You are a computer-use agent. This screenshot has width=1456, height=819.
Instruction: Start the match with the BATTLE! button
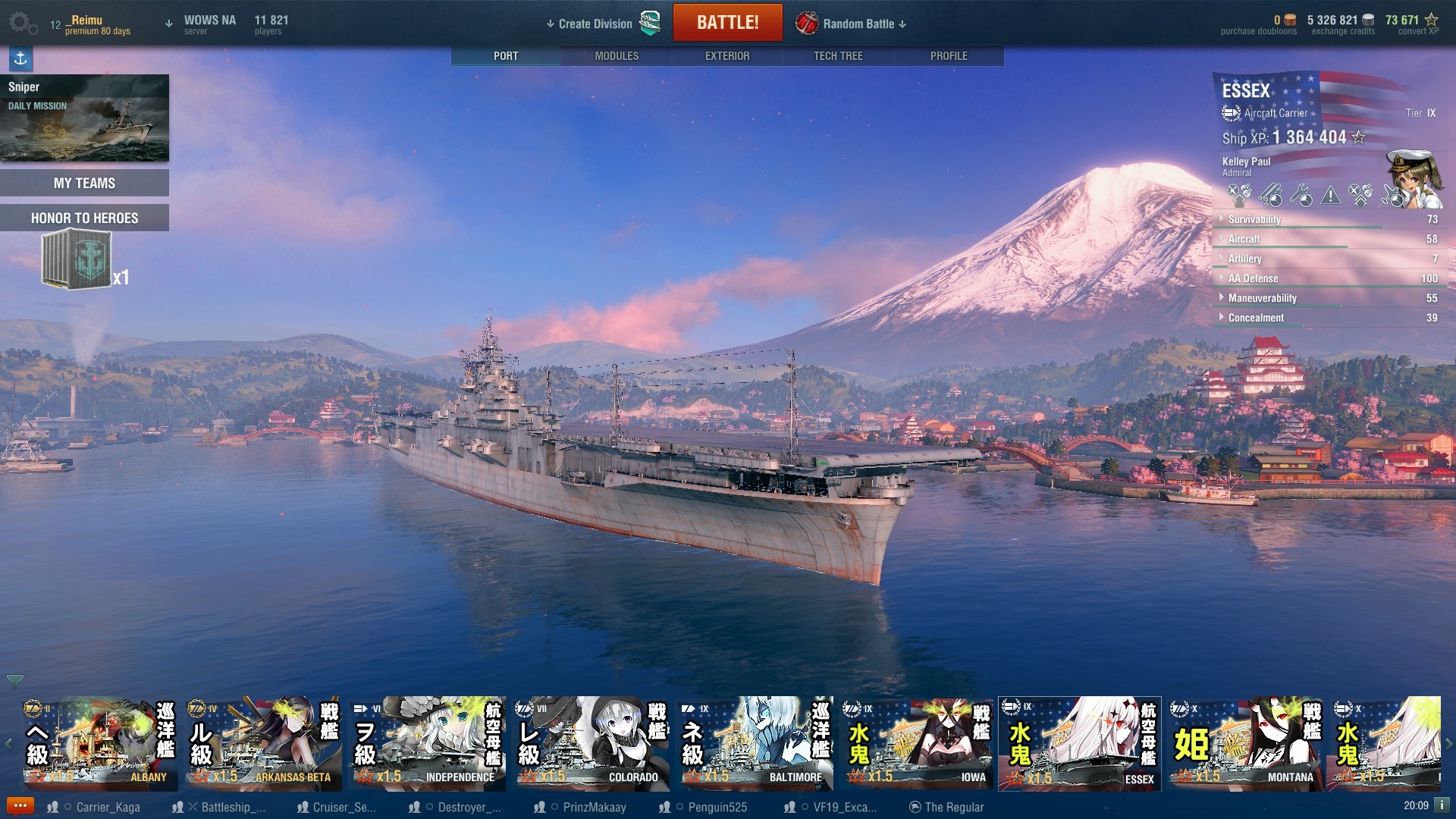(x=727, y=23)
